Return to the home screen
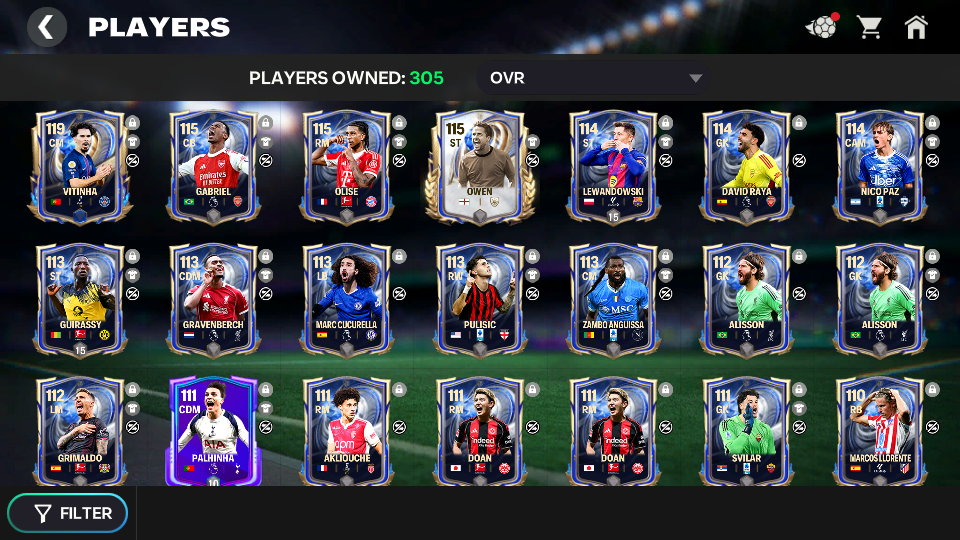Image resolution: width=960 pixels, height=540 pixels. click(x=916, y=27)
